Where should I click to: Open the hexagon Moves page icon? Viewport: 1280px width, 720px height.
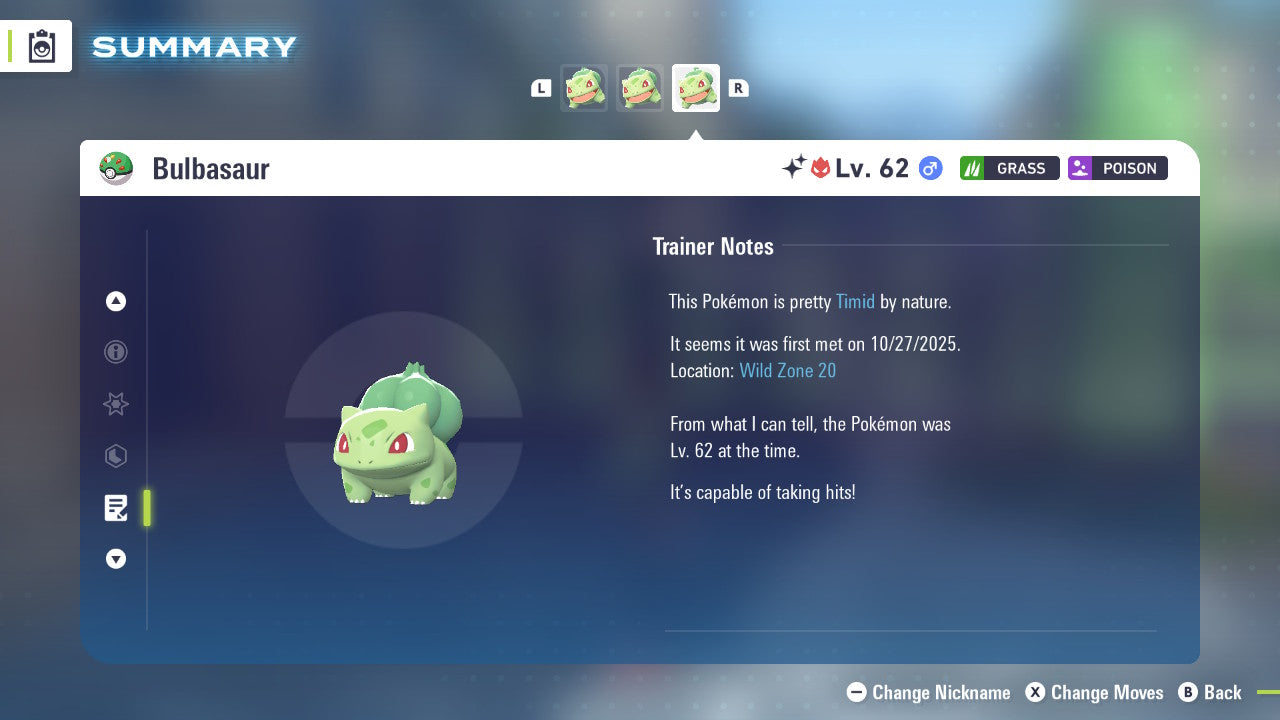(115, 456)
